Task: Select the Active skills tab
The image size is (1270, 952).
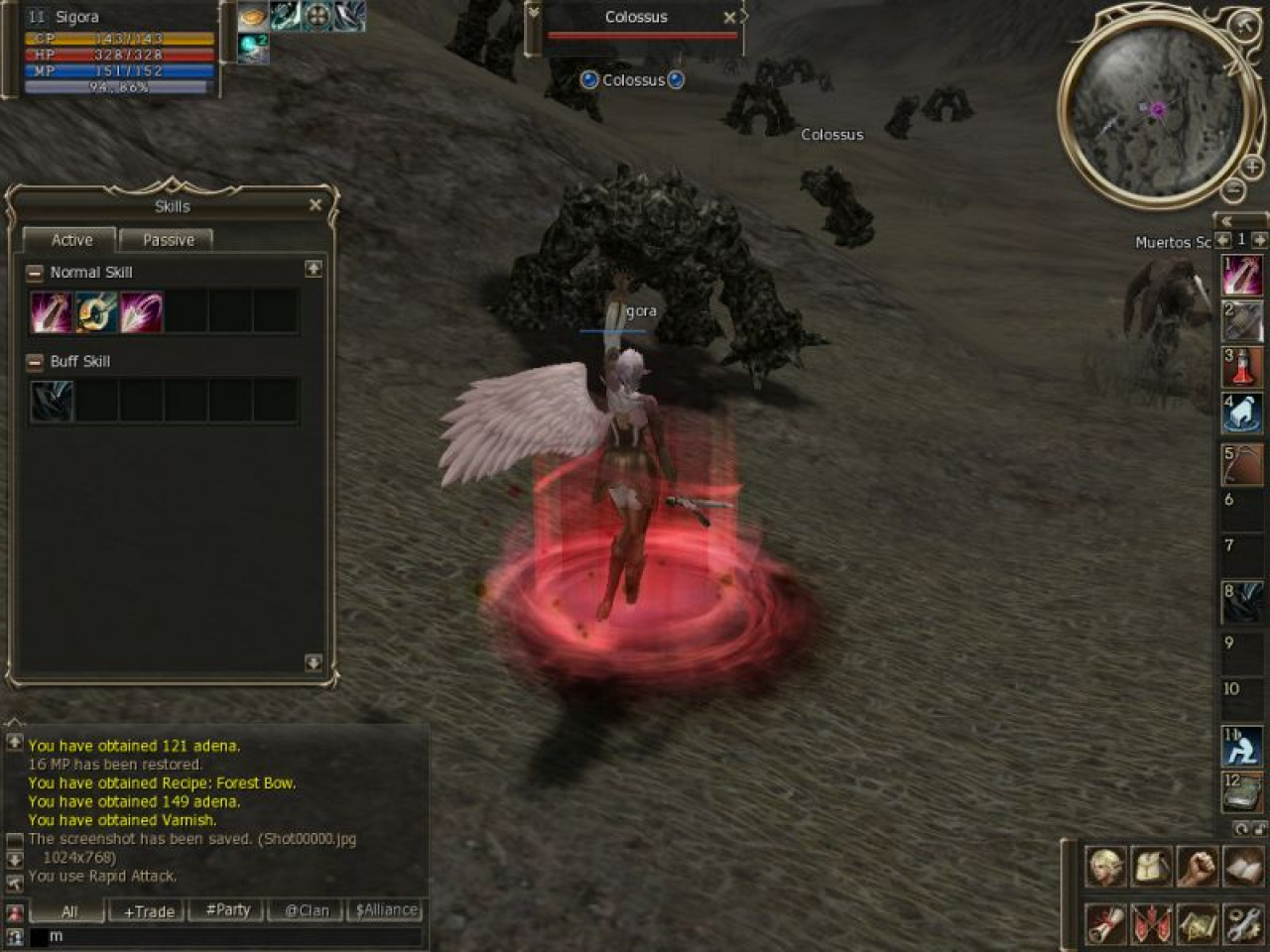Action: [x=71, y=240]
